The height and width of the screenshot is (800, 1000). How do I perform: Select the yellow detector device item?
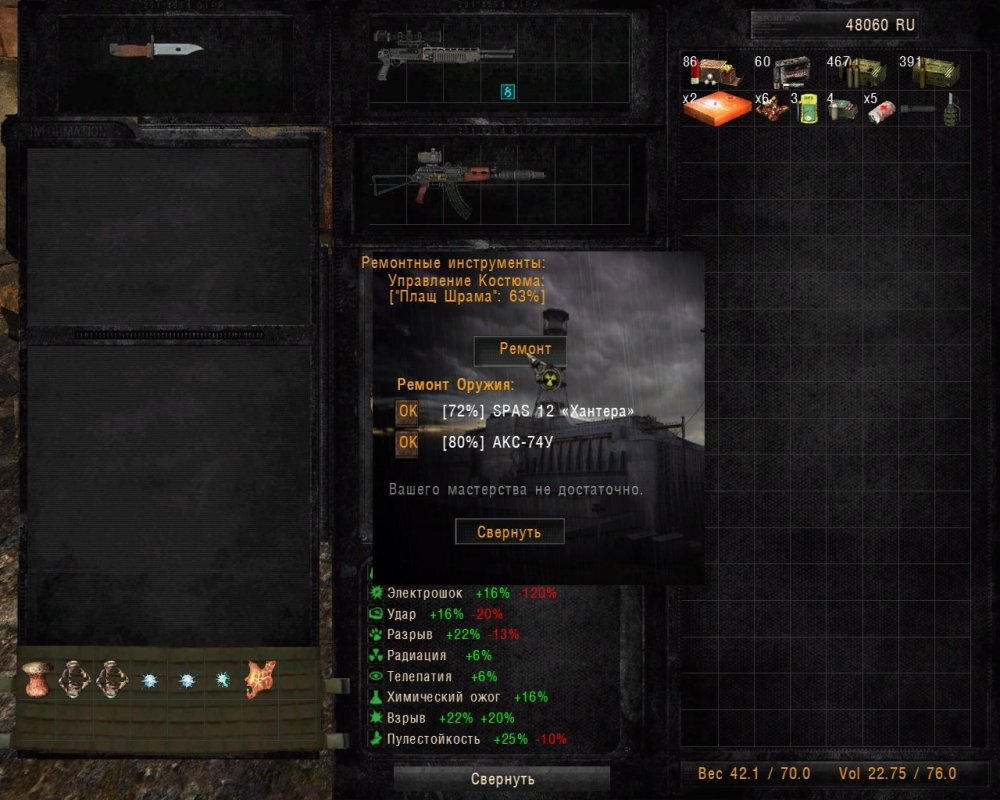(x=807, y=109)
